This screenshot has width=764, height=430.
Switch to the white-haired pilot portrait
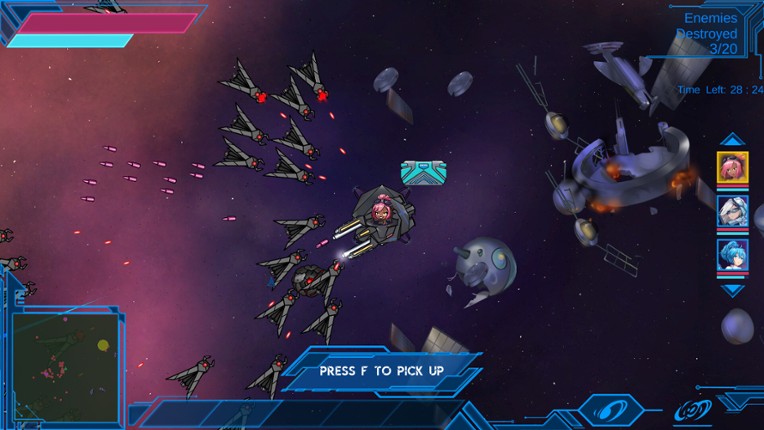coord(732,211)
